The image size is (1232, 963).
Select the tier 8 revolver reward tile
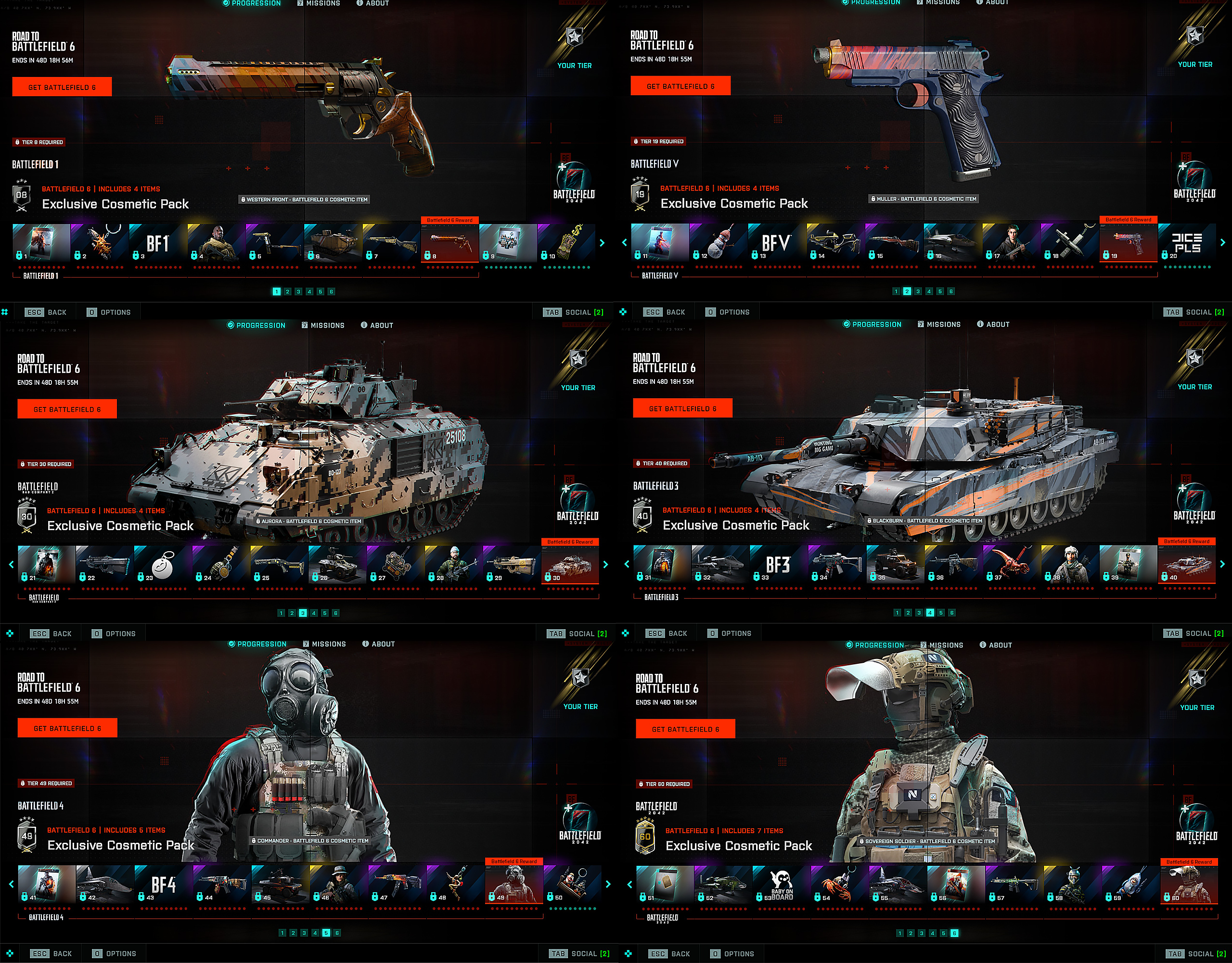(x=449, y=243)
